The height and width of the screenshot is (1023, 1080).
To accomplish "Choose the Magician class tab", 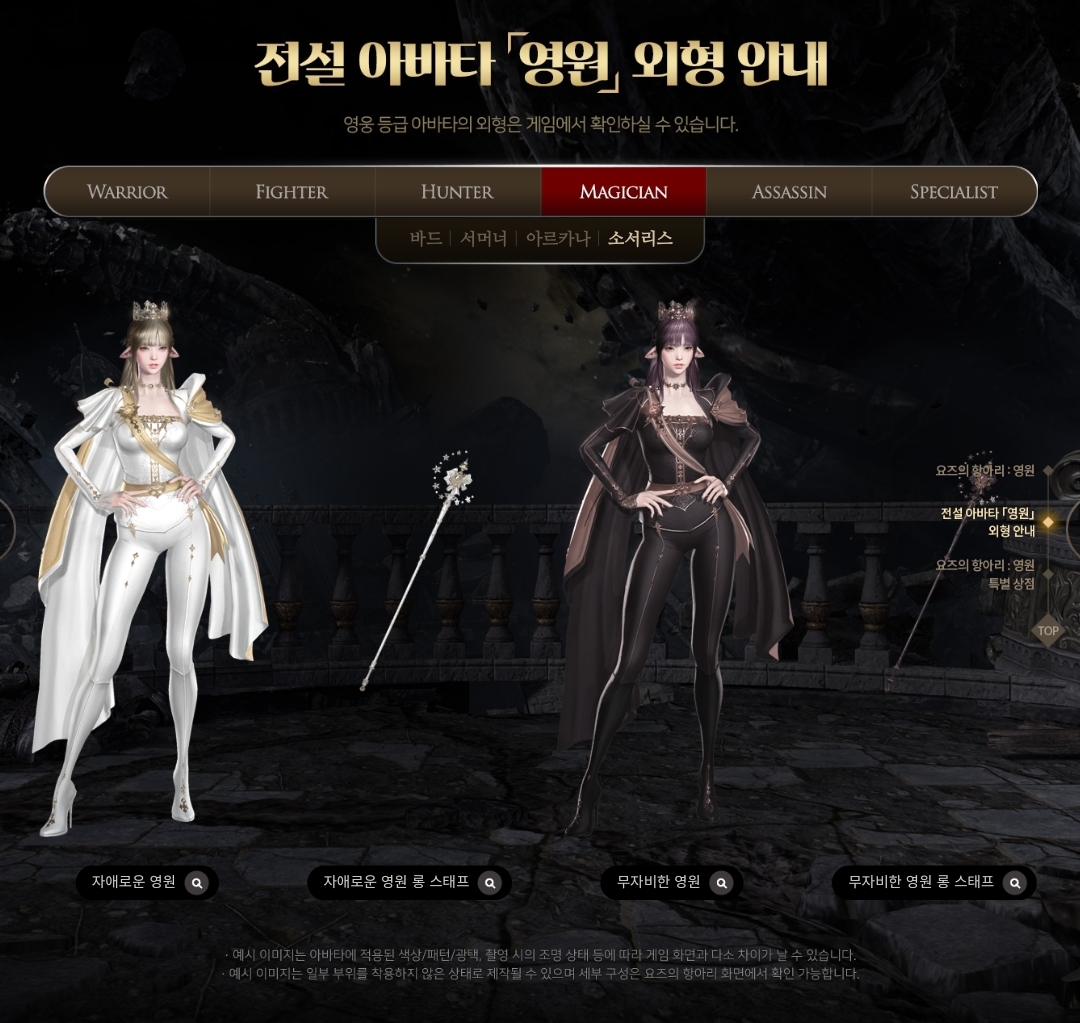I will [x=623, y=192].
